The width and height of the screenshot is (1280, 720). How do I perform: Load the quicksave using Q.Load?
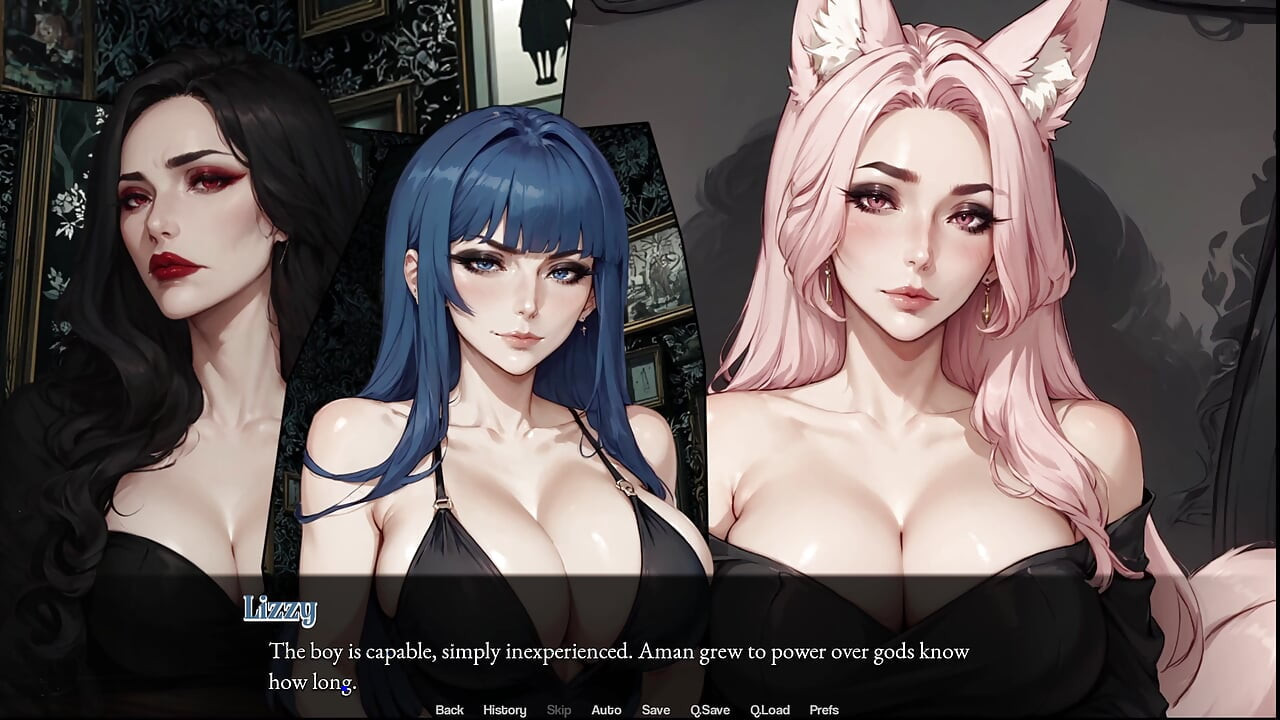click(x=771, y=710)
